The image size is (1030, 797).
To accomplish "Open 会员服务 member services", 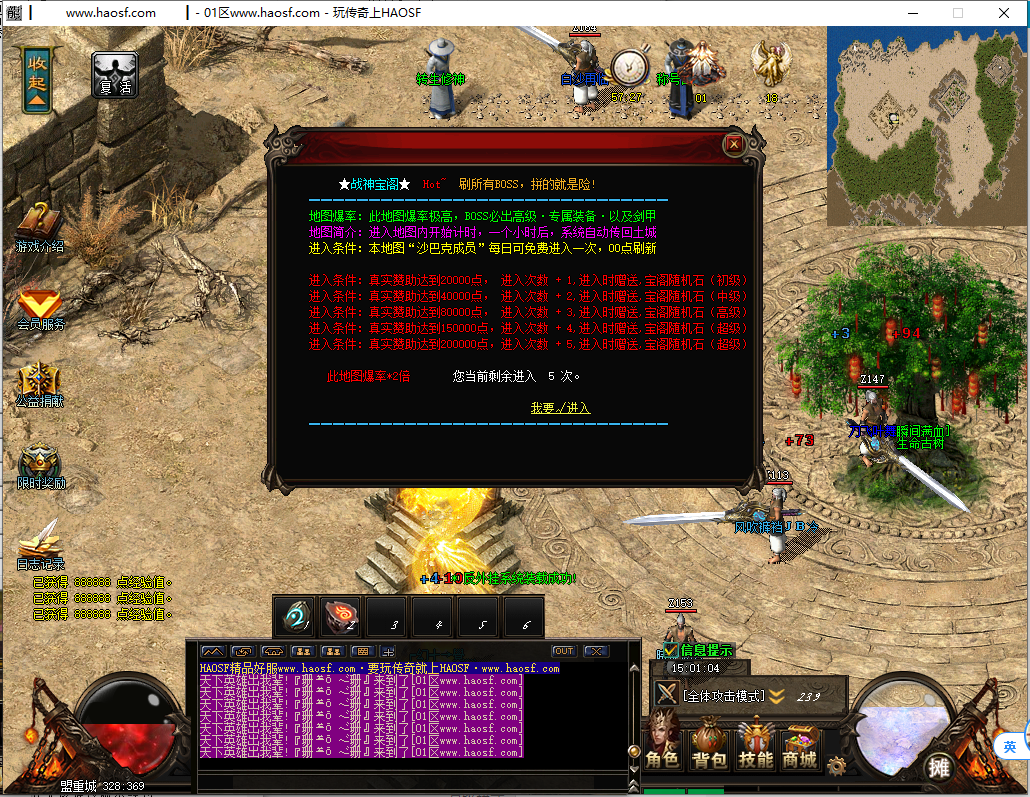I will [39, 306].
